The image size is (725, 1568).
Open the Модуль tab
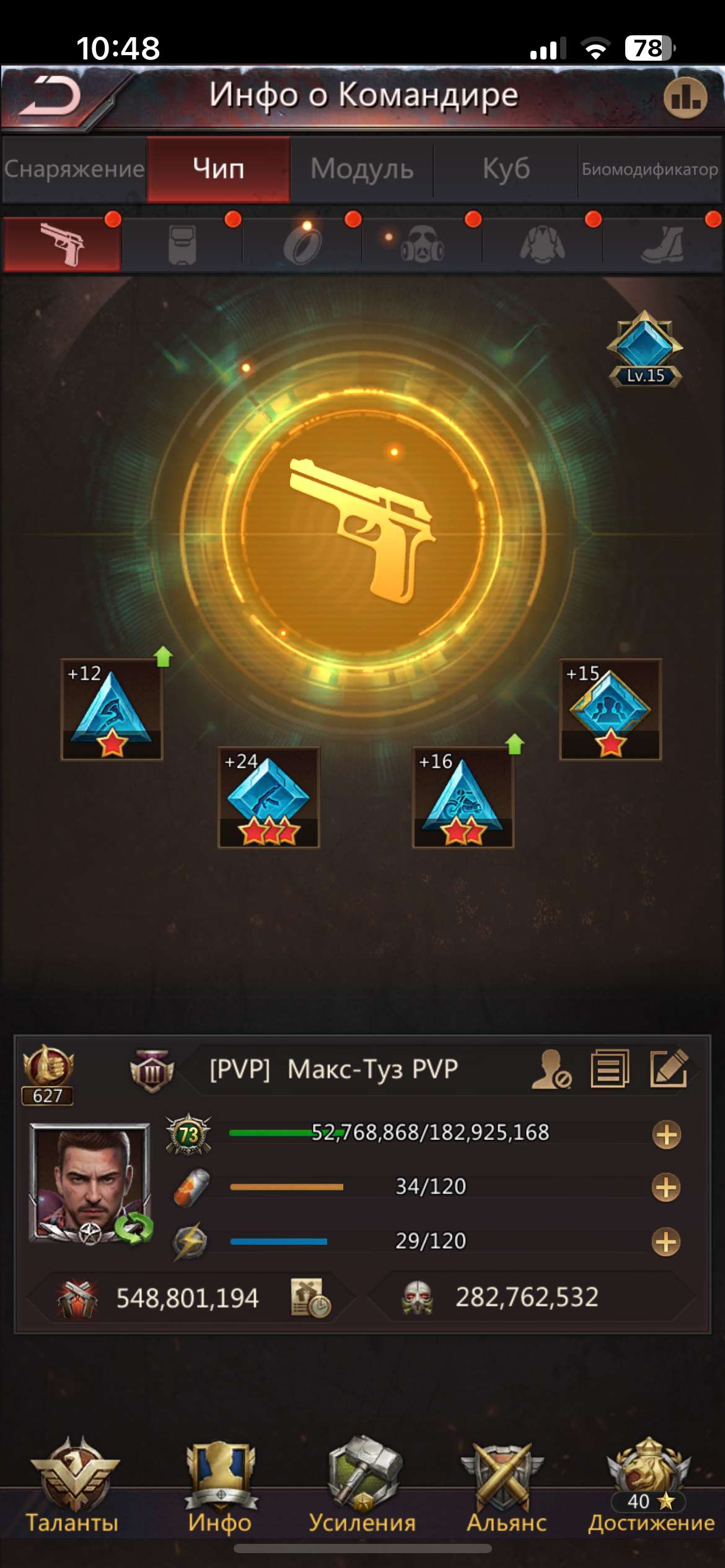(362, 169)
